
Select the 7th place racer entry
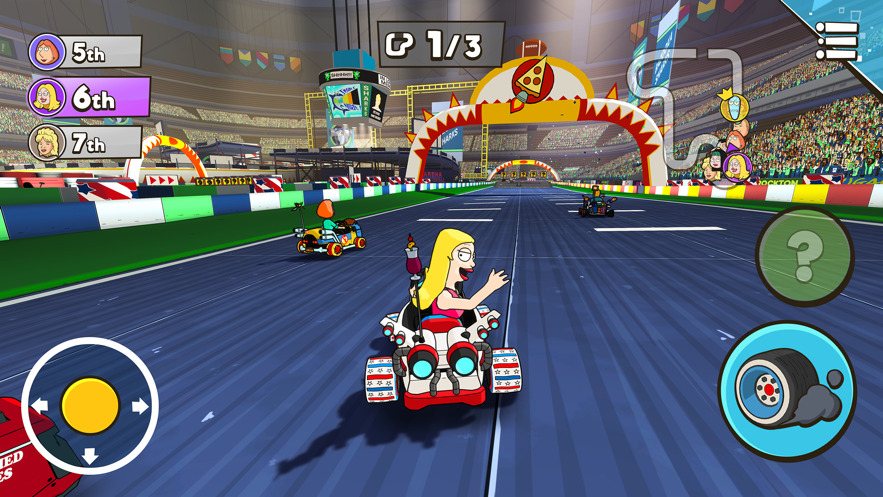pos(84,144)
